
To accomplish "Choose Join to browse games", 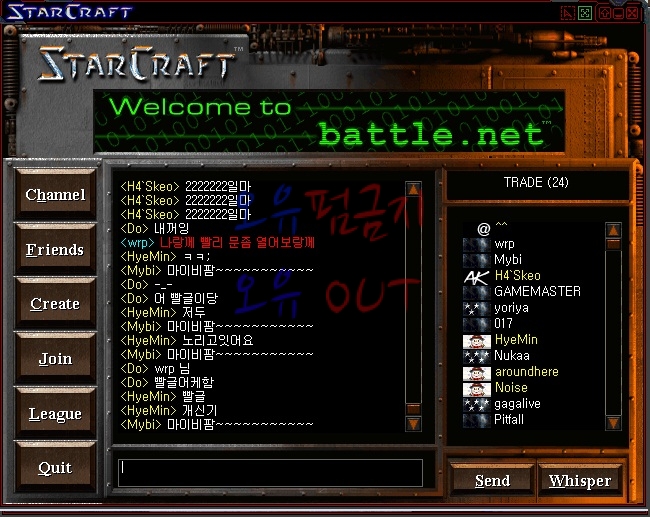I will click(55, 359).
